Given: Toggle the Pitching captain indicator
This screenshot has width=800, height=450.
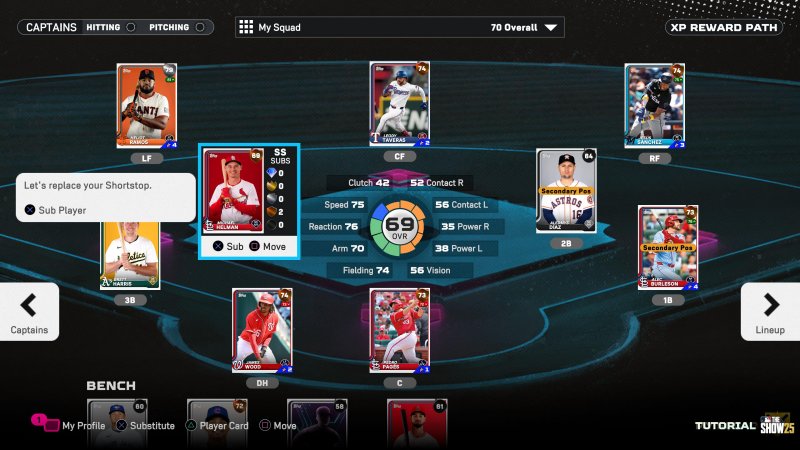Looking at the screenshot, I should (x=201, y=27).
